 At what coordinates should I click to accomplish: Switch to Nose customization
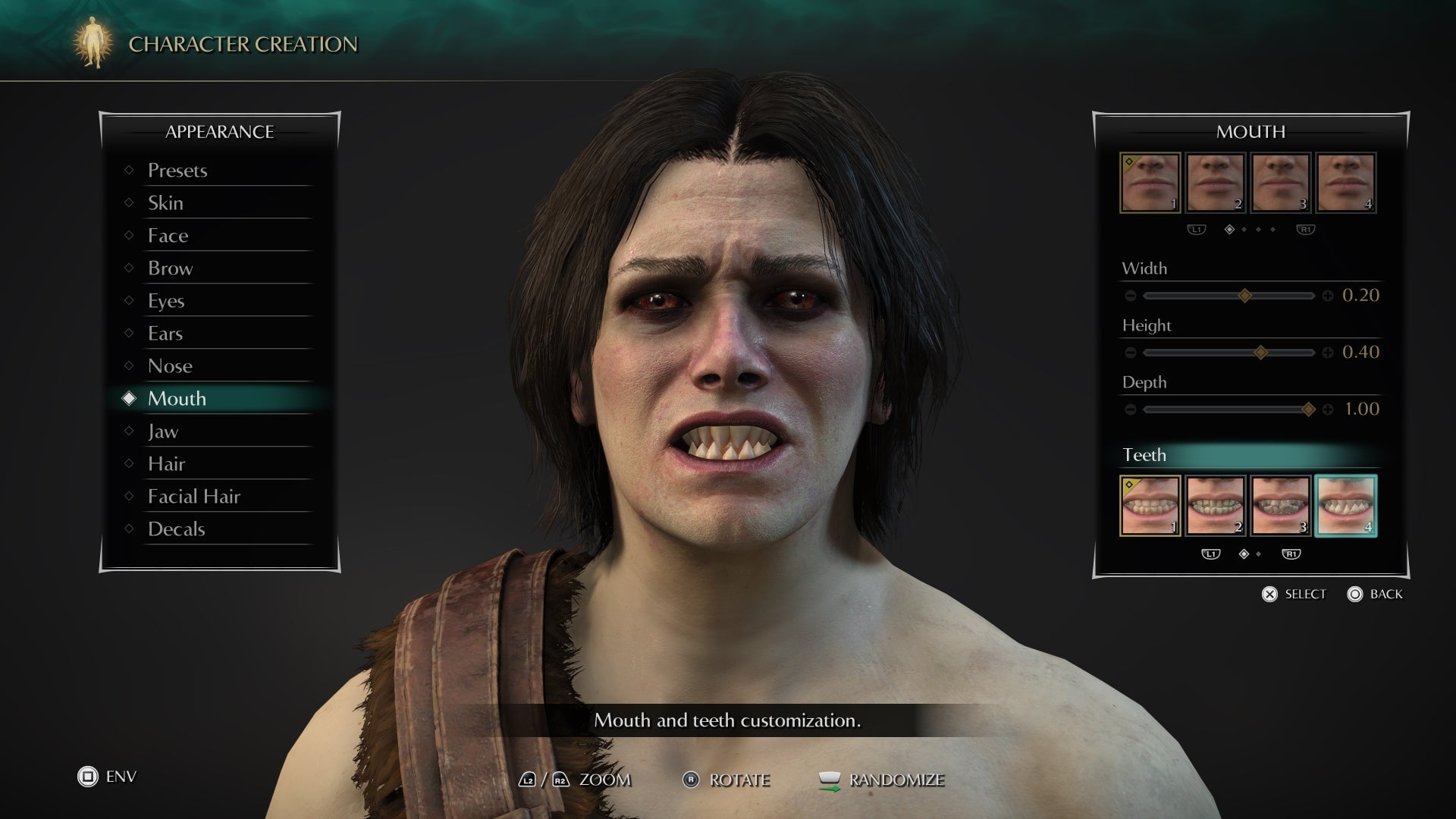pyautogui.click(x=170, y=366)
